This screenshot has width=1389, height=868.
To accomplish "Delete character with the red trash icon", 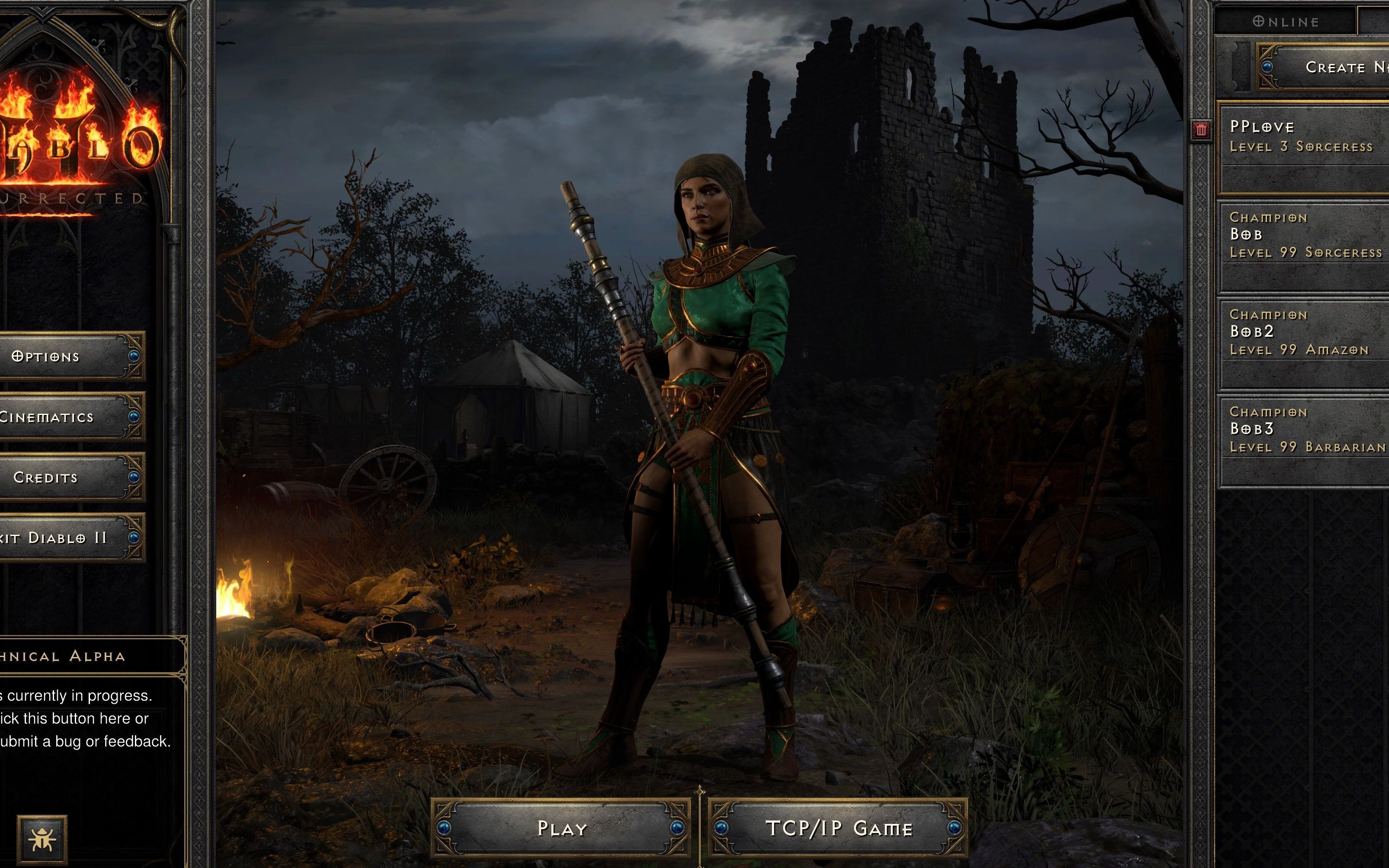I will pos(1201,130).
